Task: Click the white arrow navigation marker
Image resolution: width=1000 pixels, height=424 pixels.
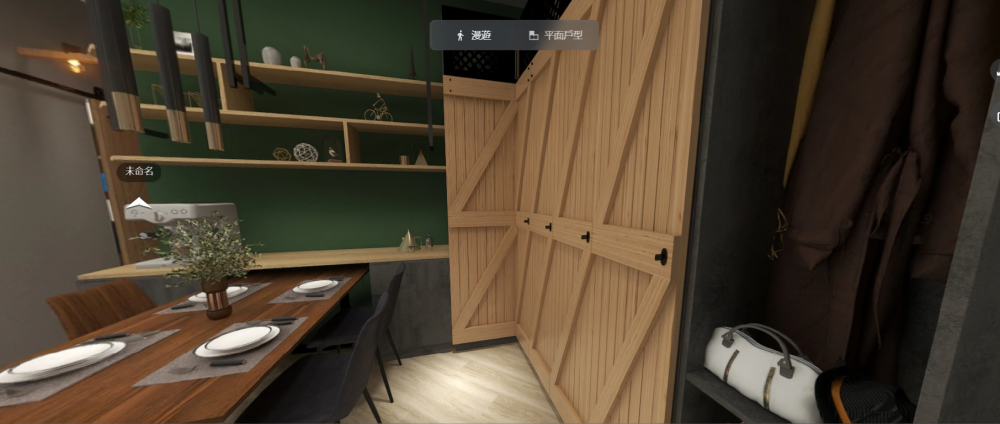Action: [x=138, y=203]
